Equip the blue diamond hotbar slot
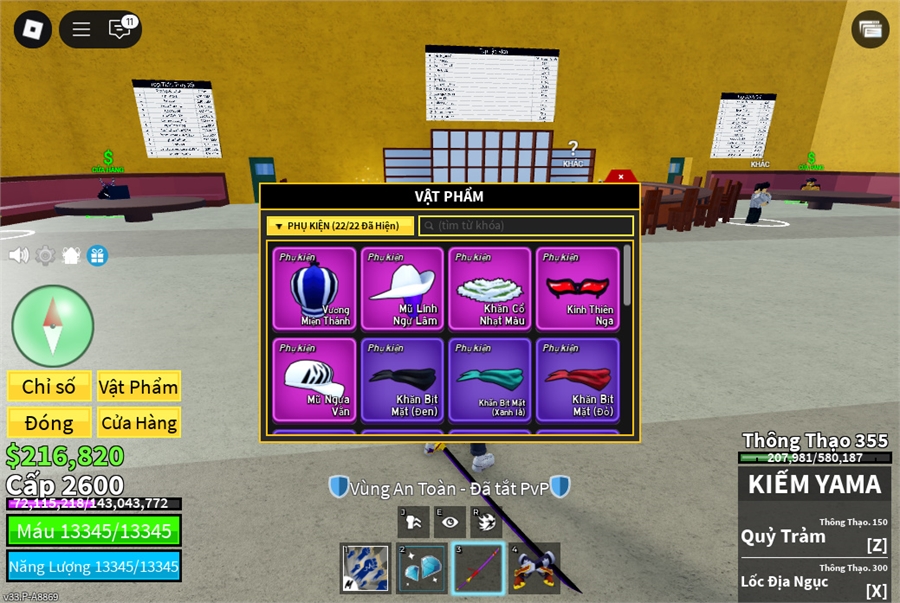The image size is (900, 603). 421,568
